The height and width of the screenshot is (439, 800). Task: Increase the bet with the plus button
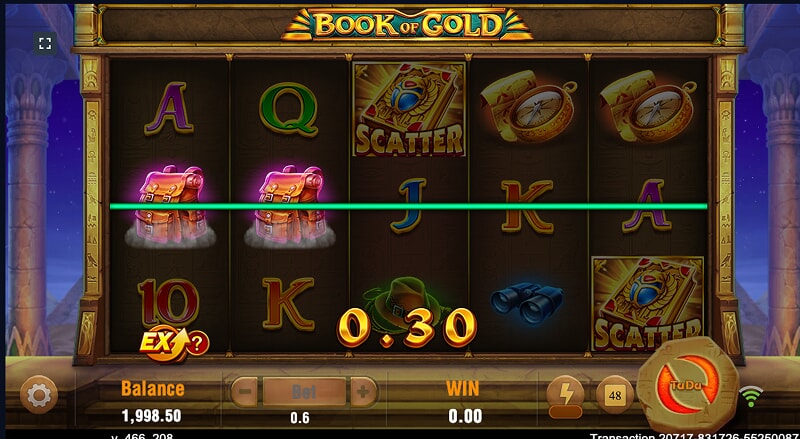363,390
